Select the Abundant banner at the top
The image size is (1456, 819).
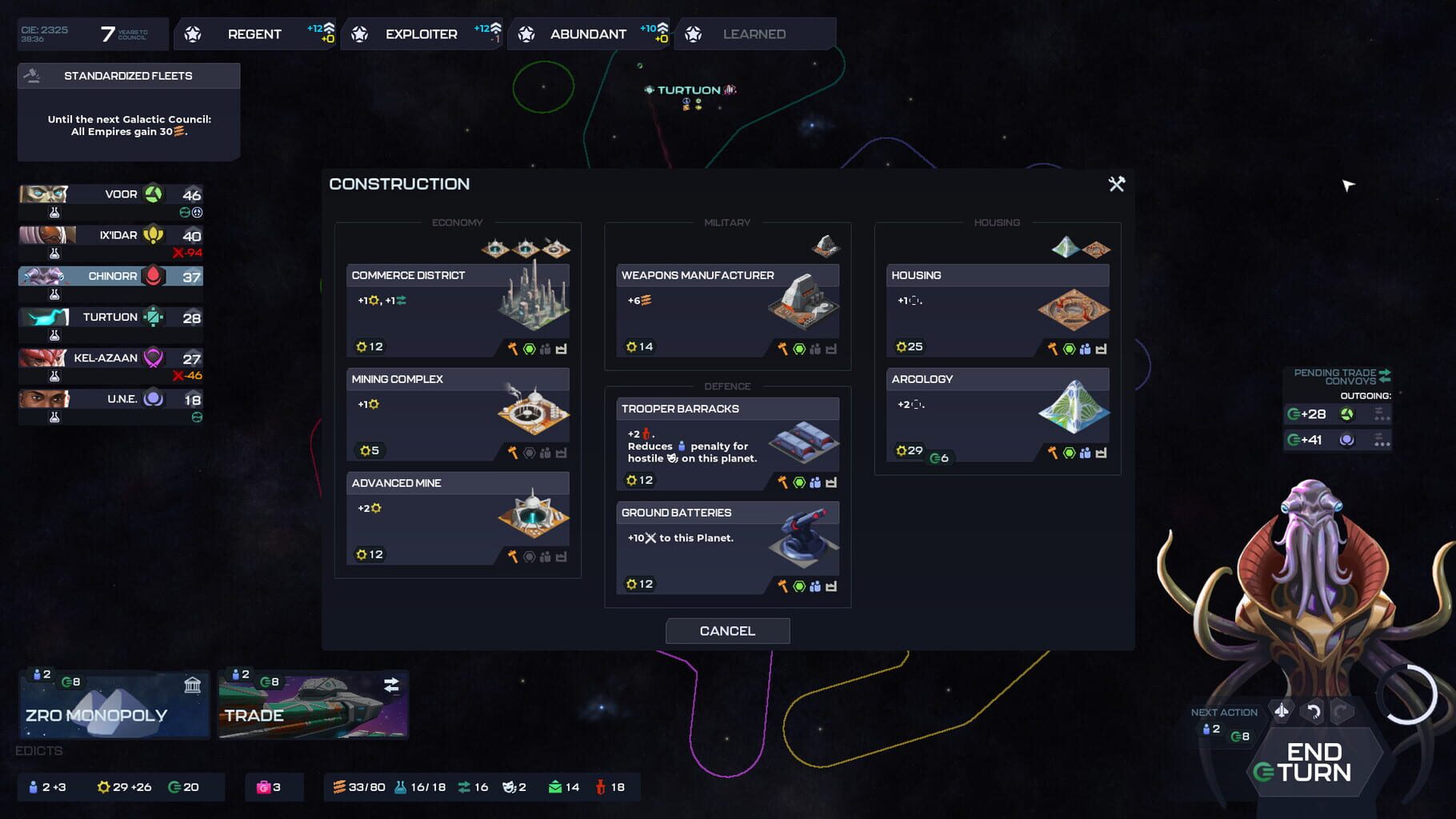[588, 34]
